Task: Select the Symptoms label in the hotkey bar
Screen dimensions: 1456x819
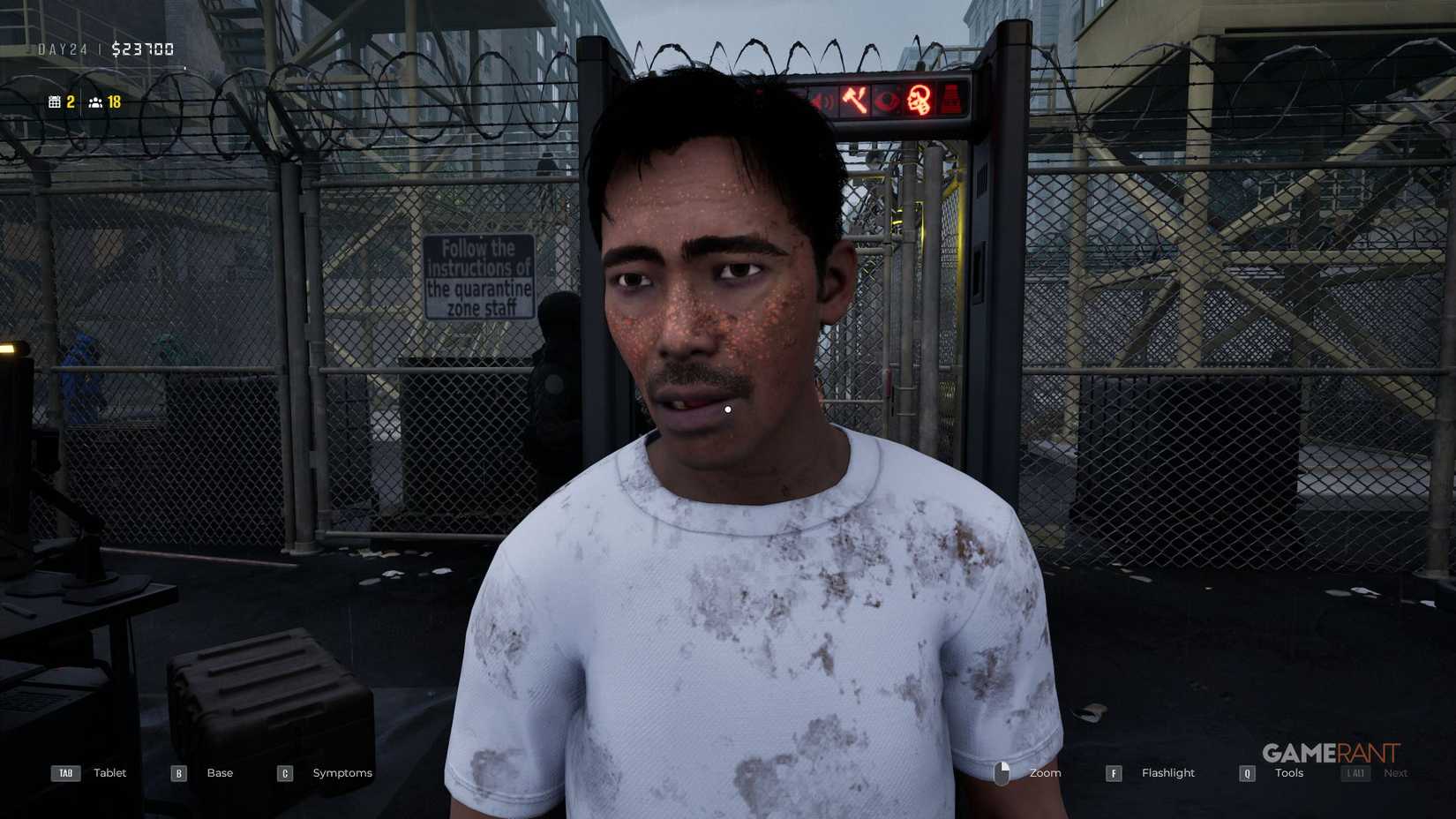Action: (341, 773)
